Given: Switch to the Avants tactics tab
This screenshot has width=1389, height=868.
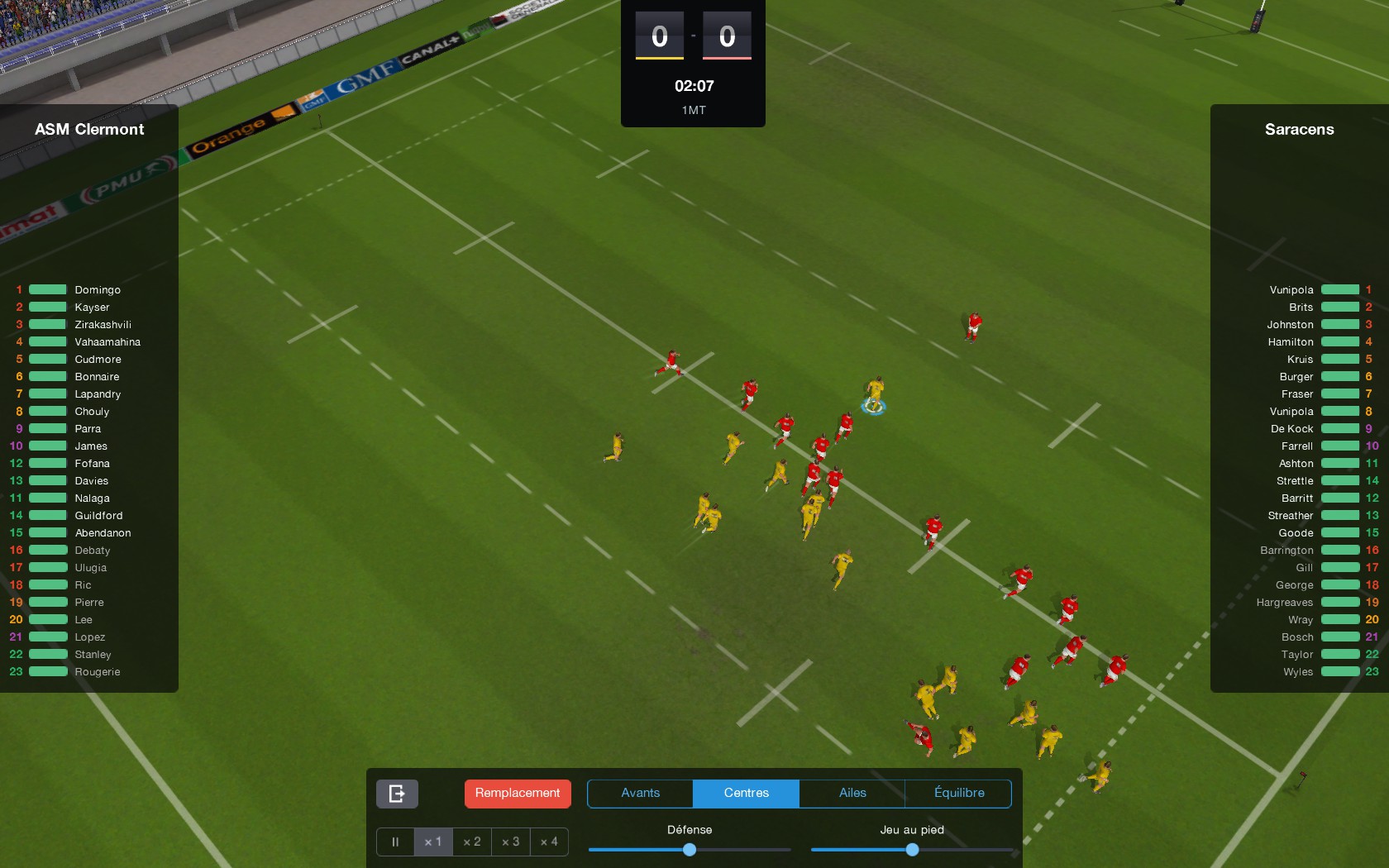Looking at the screenshot, I should [639, 793].
